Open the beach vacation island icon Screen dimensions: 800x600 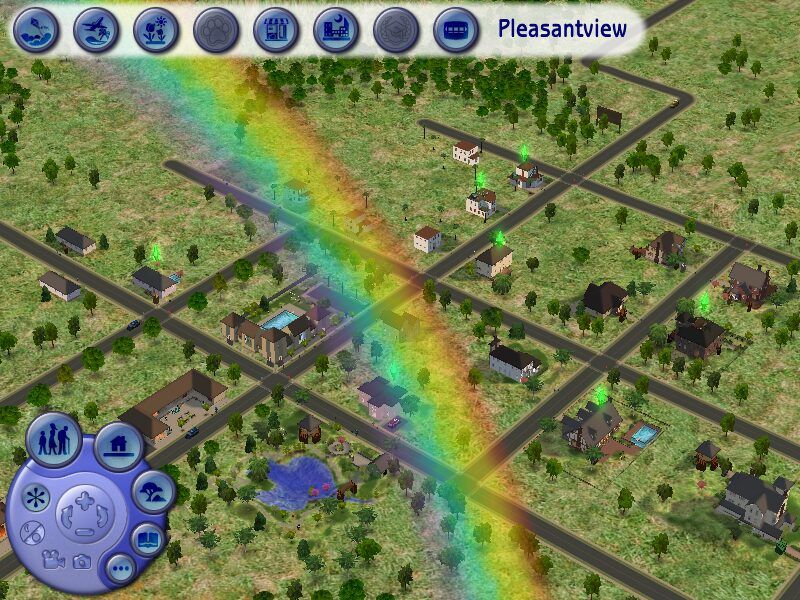tap(36, 30)
